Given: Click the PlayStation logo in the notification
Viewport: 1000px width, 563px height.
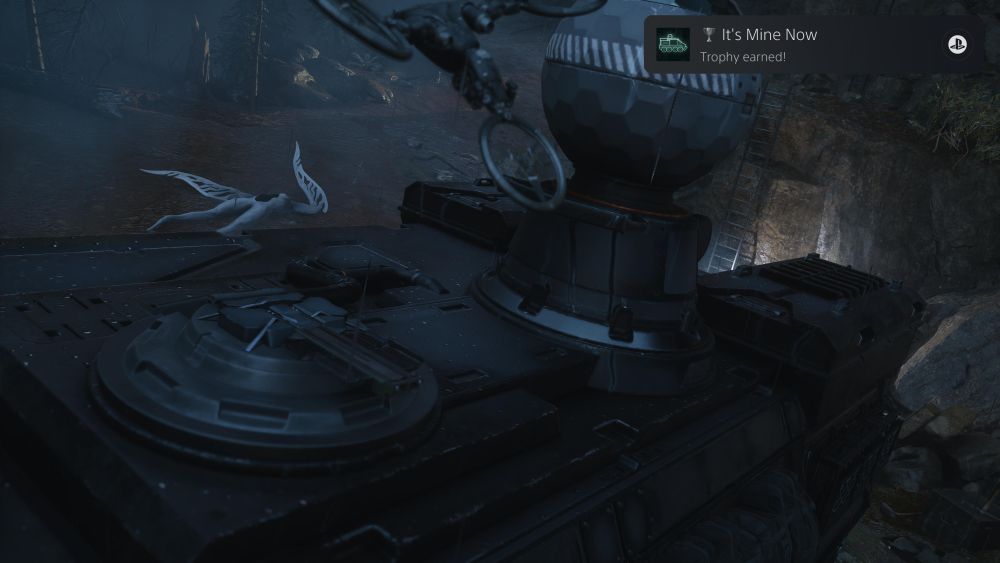Looking at the screenshot, I should [x=957, y=44].
